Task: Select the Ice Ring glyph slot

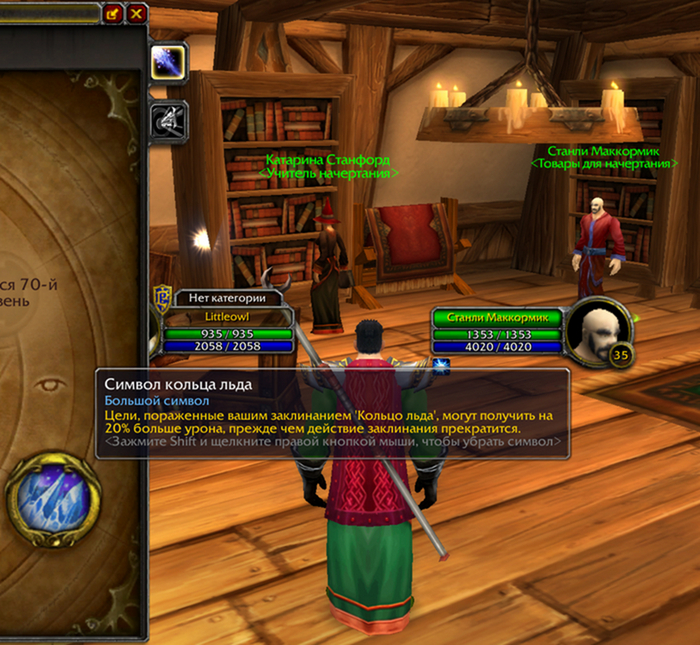Action: 53,495
